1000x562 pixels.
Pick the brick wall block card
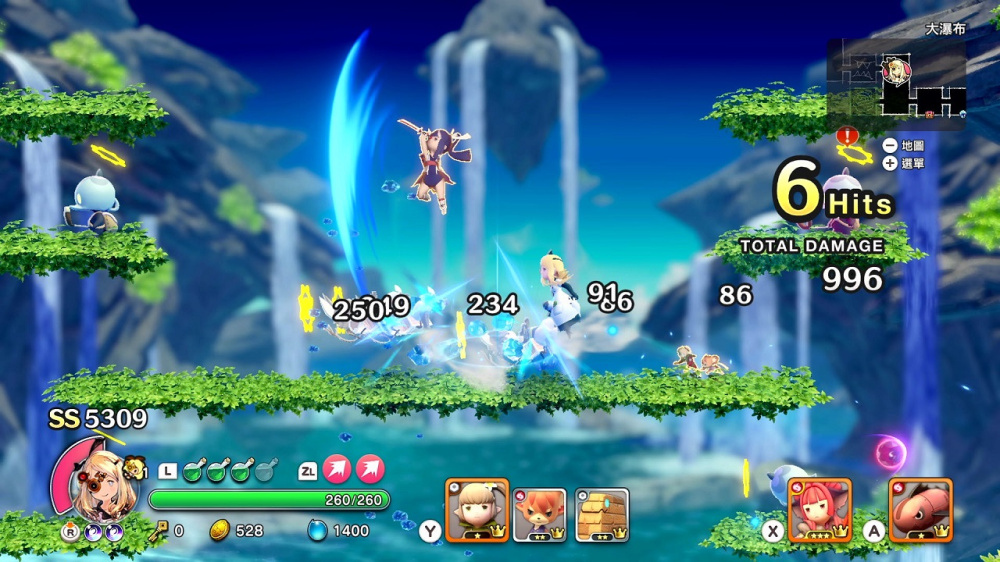[x=602, y=514]
